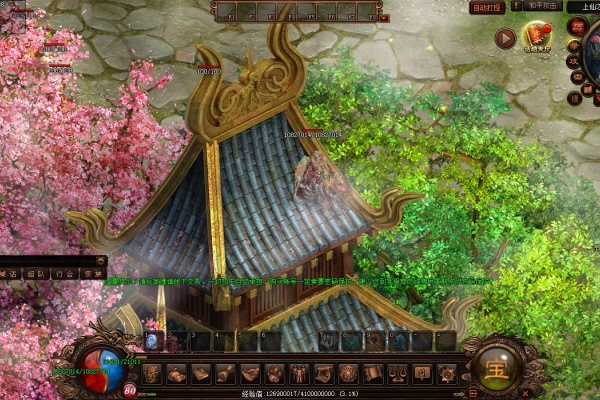Screen dimensions: 600x400
Task: Switch to the 行会 guild chat tab
Action: (64, 273)
